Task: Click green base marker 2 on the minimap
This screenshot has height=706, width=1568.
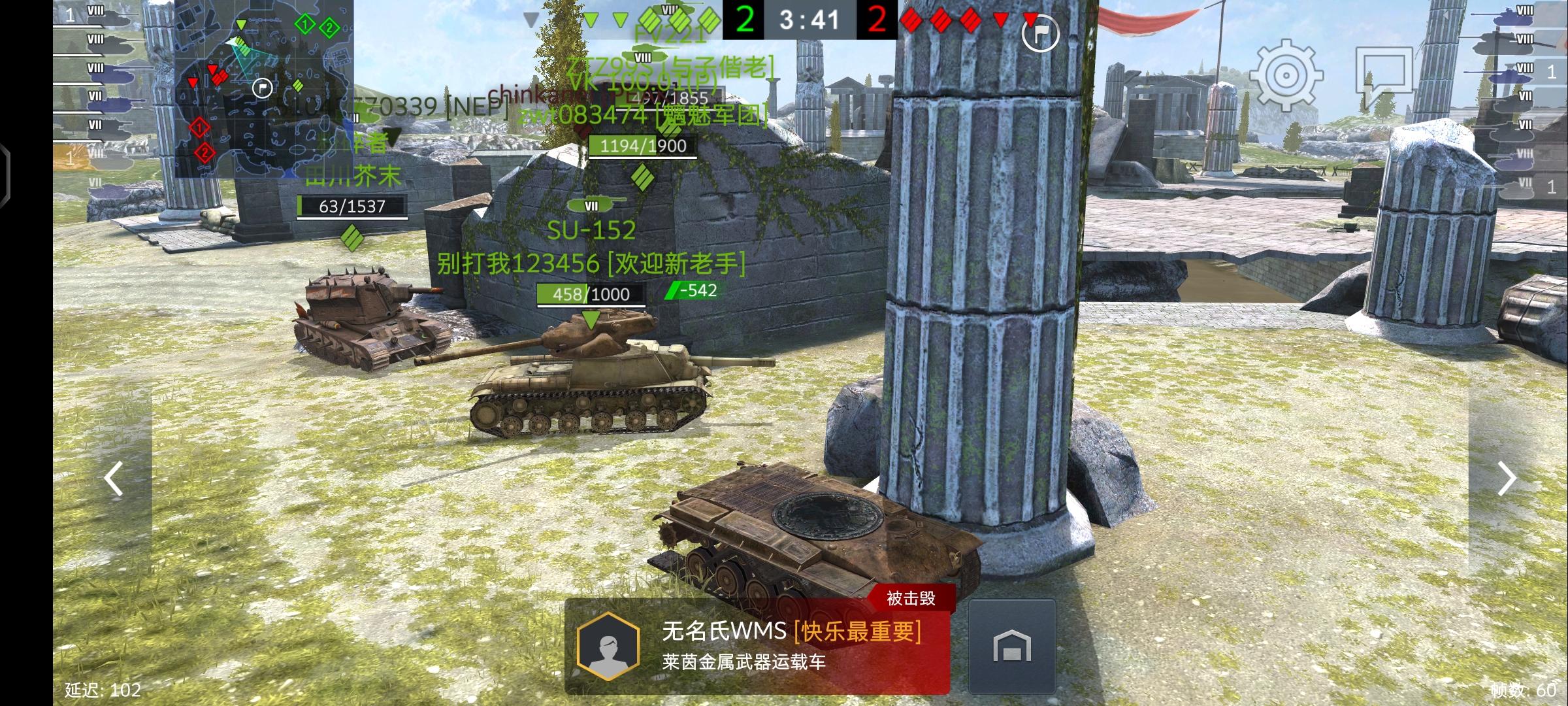Action: [x=329, y=28]
